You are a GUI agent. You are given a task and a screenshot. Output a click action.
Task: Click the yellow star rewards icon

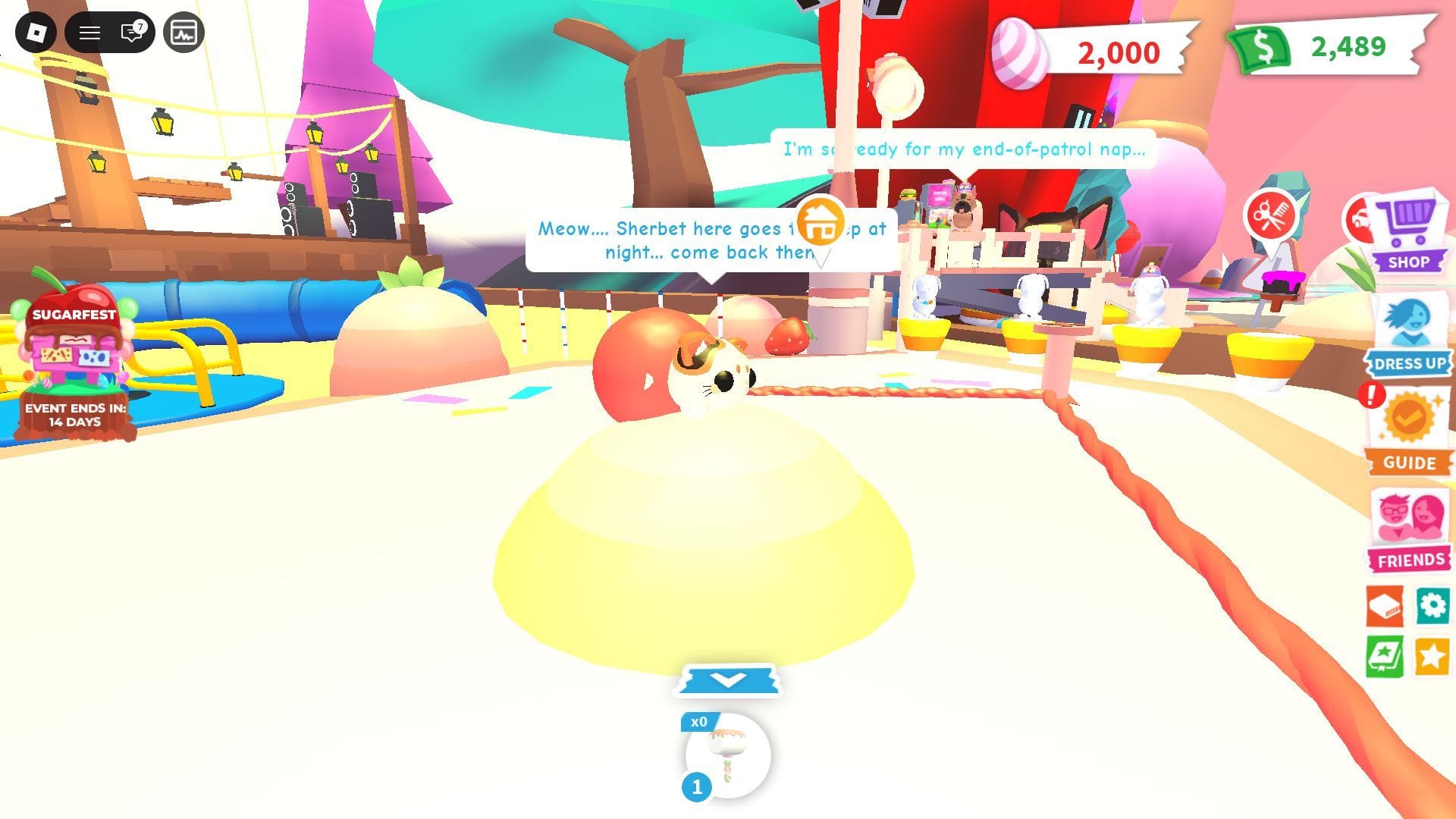(x=1432, y=654)
